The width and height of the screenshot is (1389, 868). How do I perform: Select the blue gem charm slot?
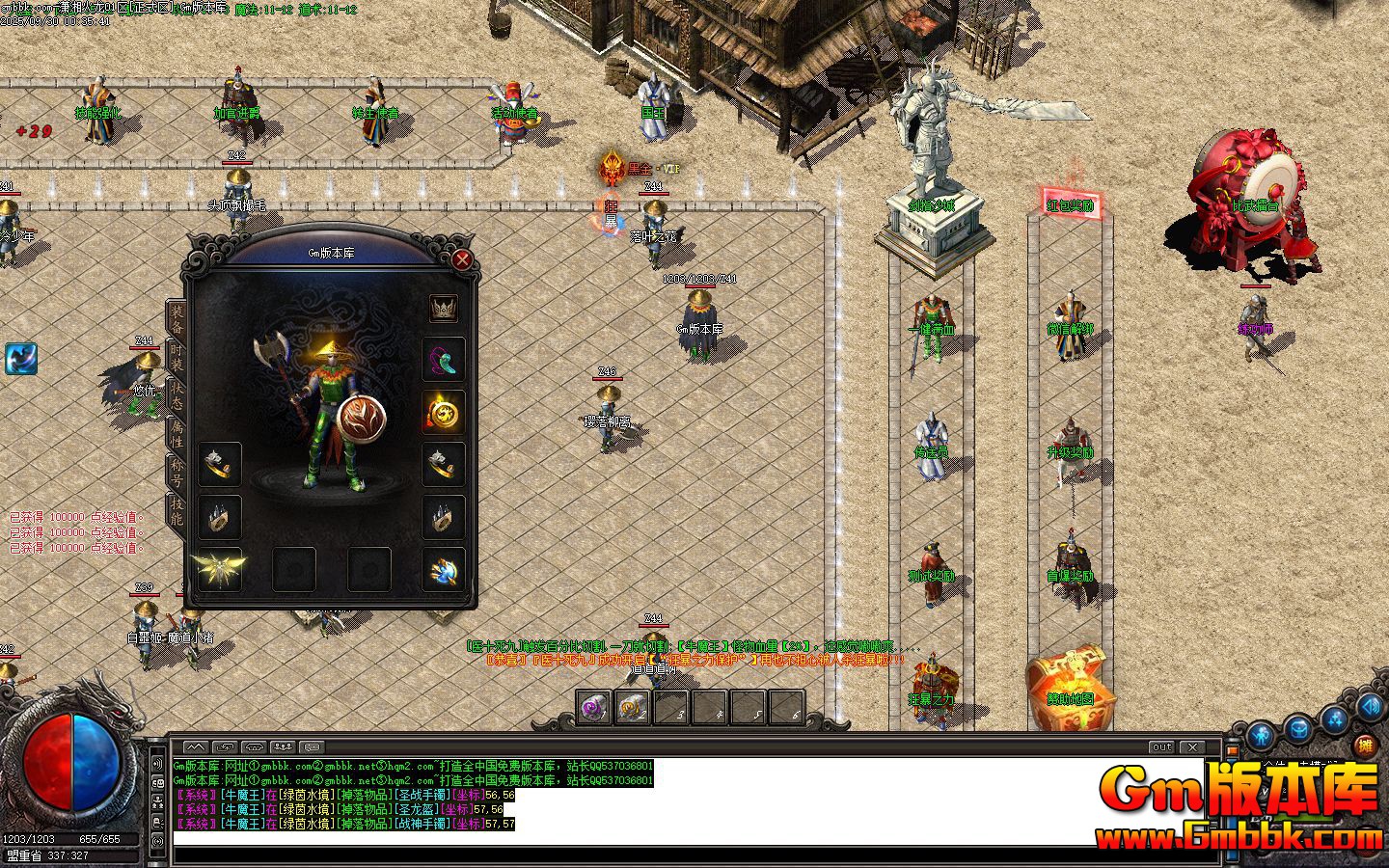[x=444, y=569]
